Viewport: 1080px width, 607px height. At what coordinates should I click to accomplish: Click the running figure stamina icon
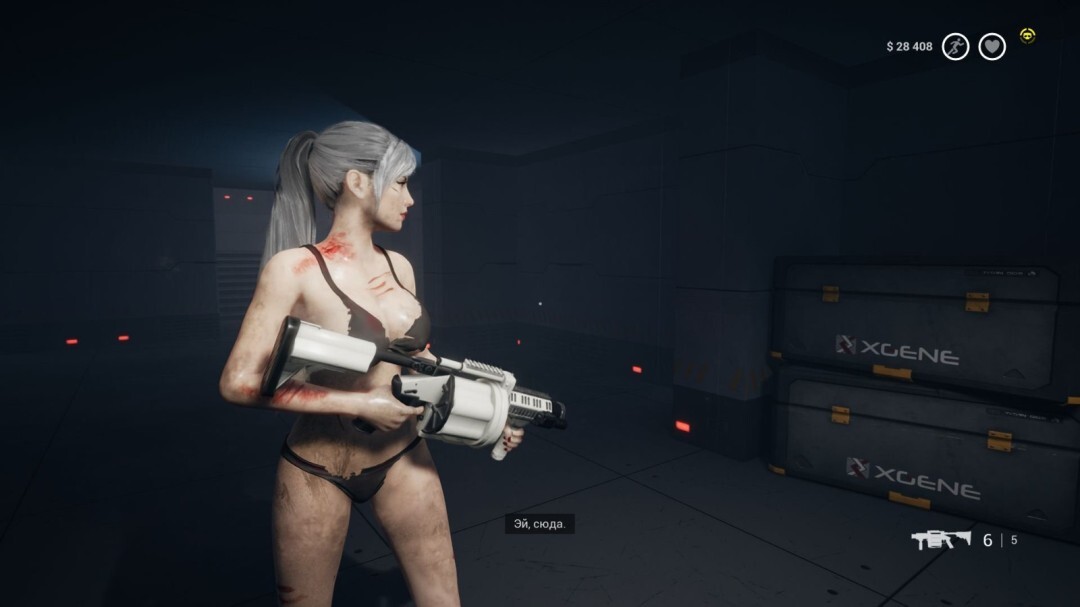956,46
